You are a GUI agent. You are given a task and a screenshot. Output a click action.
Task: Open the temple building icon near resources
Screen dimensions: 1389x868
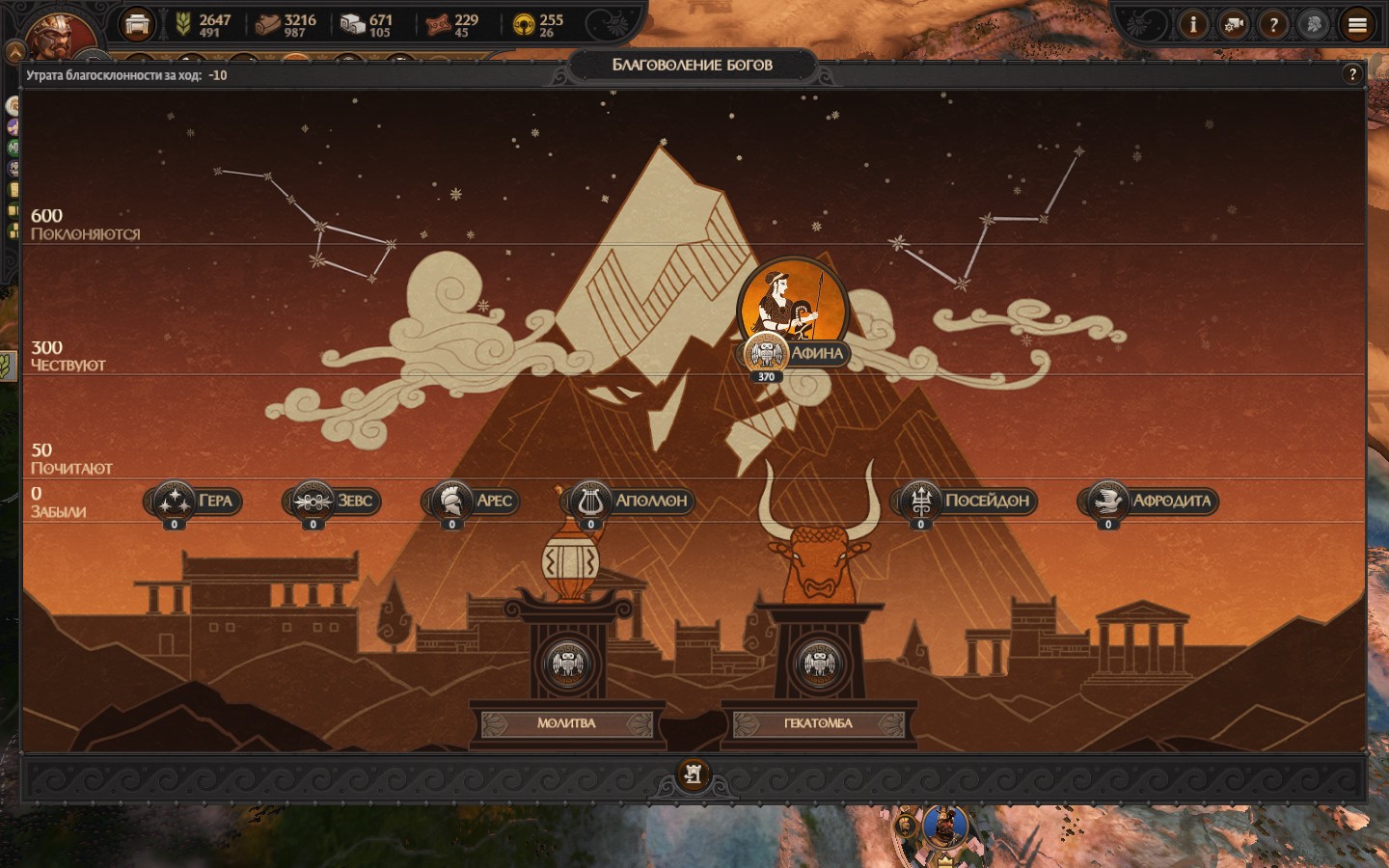coord(137,25)
